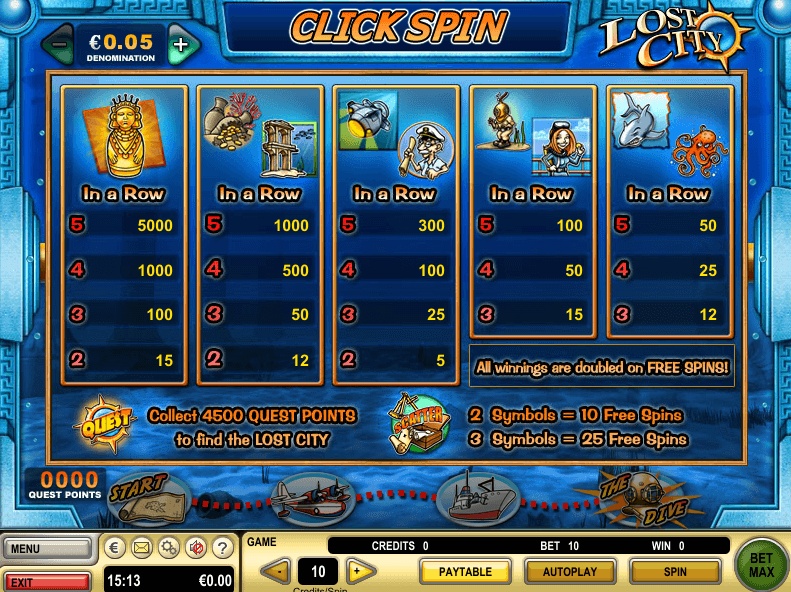Exit the game with the red EXIT button

46,580
